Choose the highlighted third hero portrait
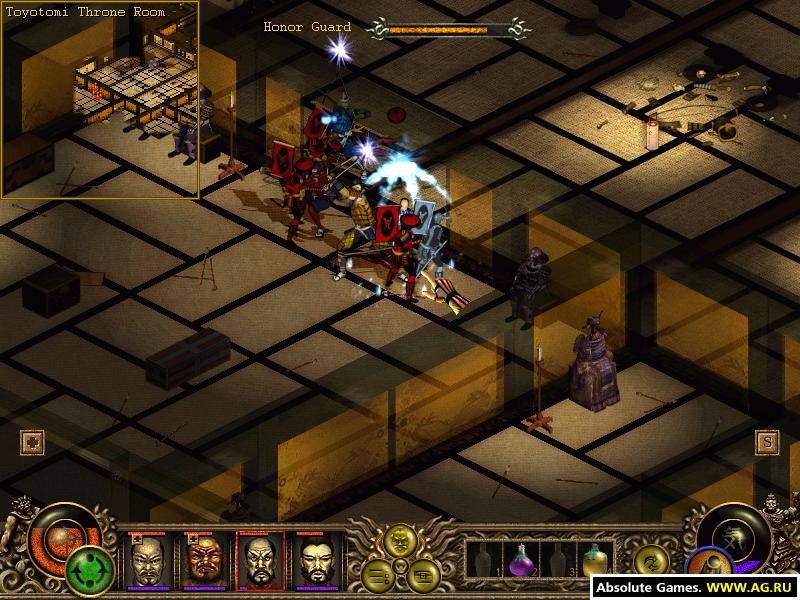The height and width of the screenshot is (600, 800). [x=259, y=561]
